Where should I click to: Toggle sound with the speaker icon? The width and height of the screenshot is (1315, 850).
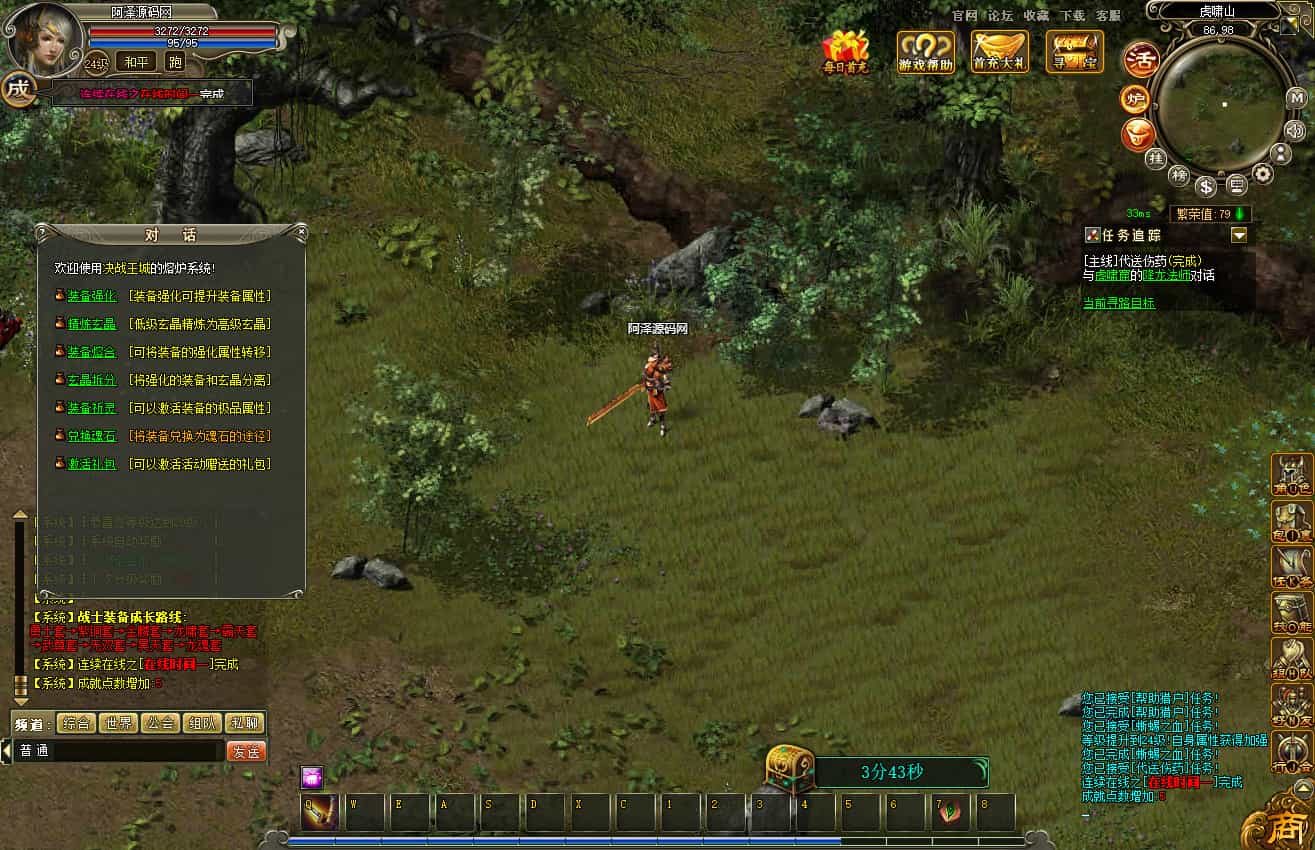pos(1295,130)
